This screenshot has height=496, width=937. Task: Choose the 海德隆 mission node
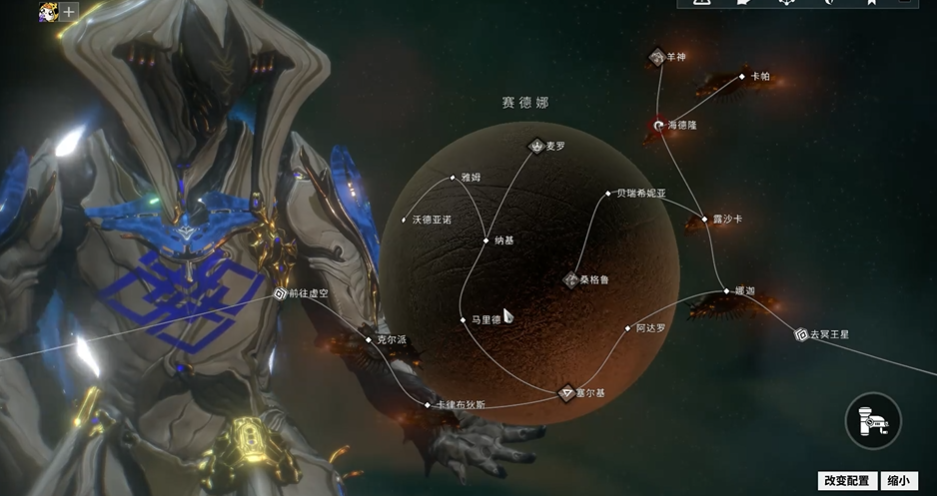[658, 125]
